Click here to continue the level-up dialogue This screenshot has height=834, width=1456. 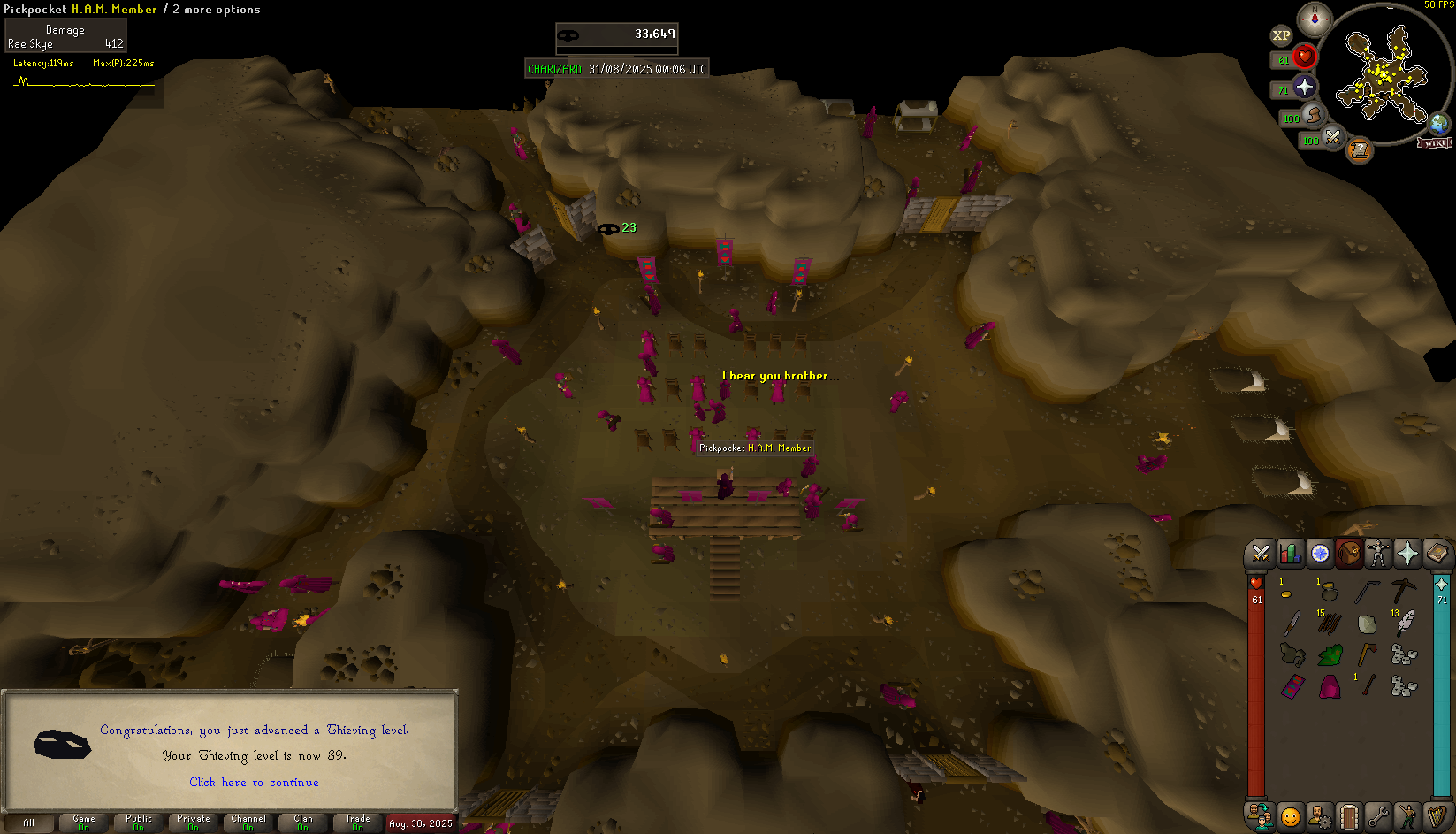point(254,782)
